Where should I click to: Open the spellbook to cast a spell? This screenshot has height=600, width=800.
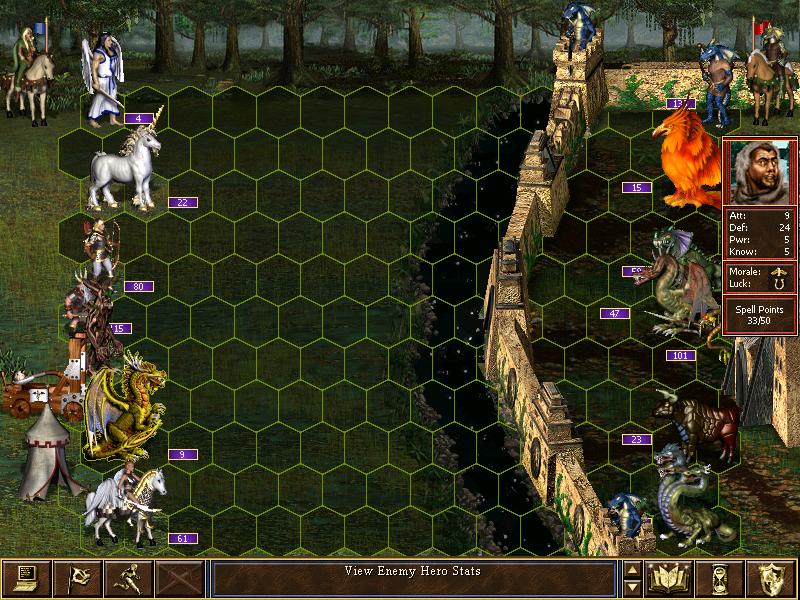tap(670, 577)
